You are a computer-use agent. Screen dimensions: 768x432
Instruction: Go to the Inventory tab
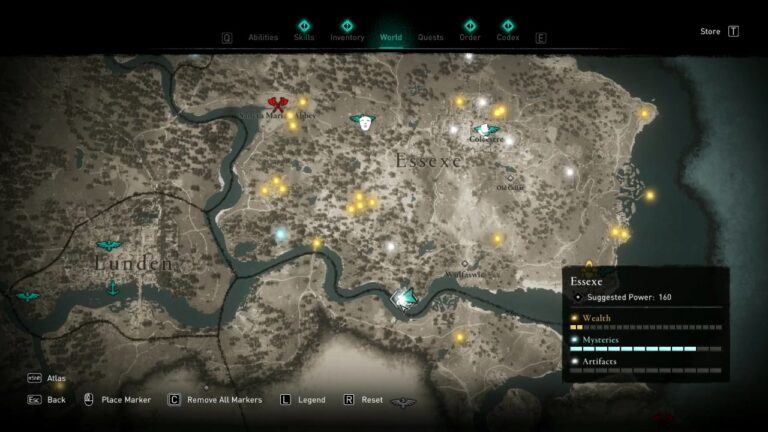[x=347, y=37]
